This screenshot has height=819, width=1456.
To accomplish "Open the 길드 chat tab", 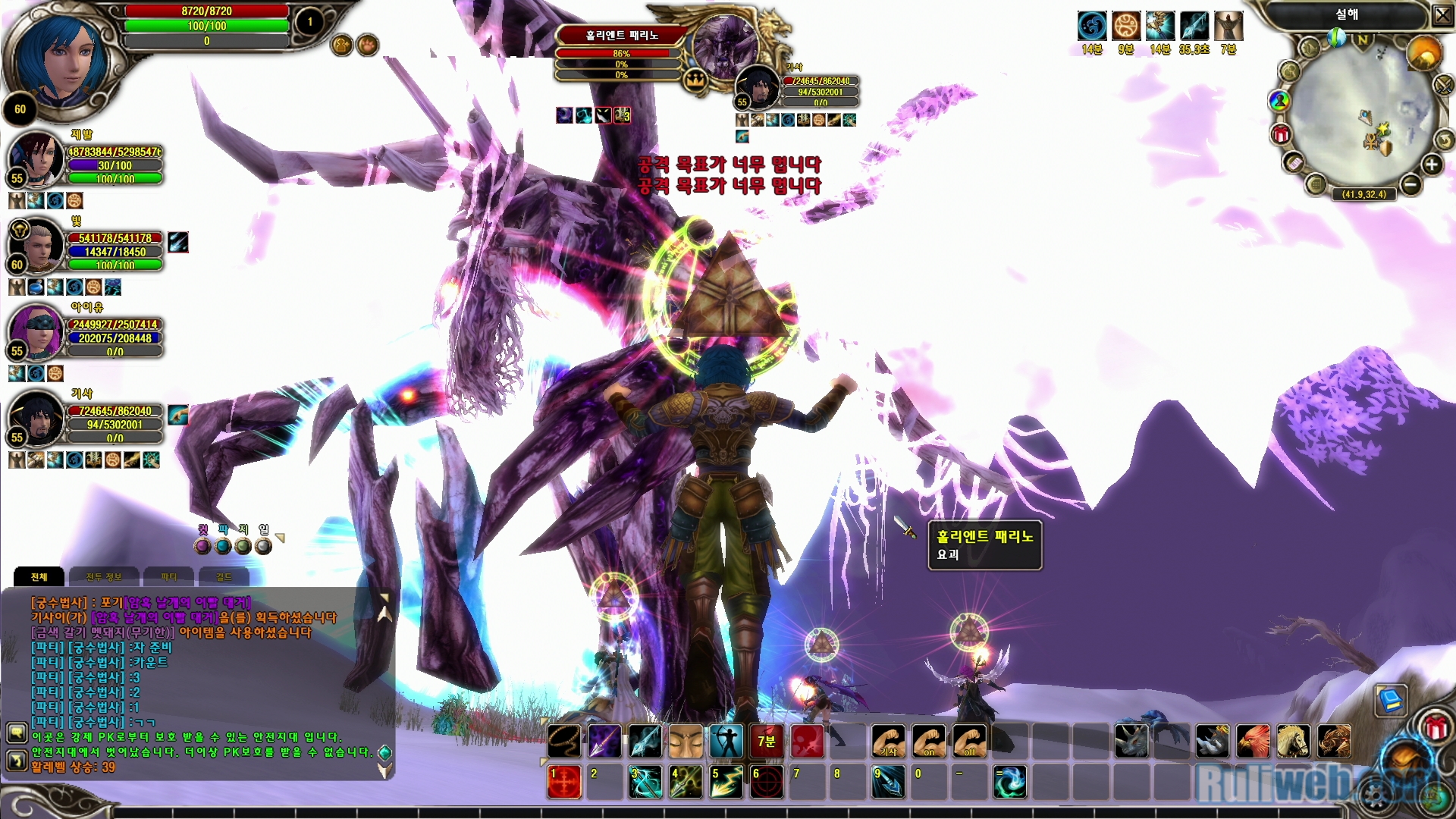I will [224, 577].
